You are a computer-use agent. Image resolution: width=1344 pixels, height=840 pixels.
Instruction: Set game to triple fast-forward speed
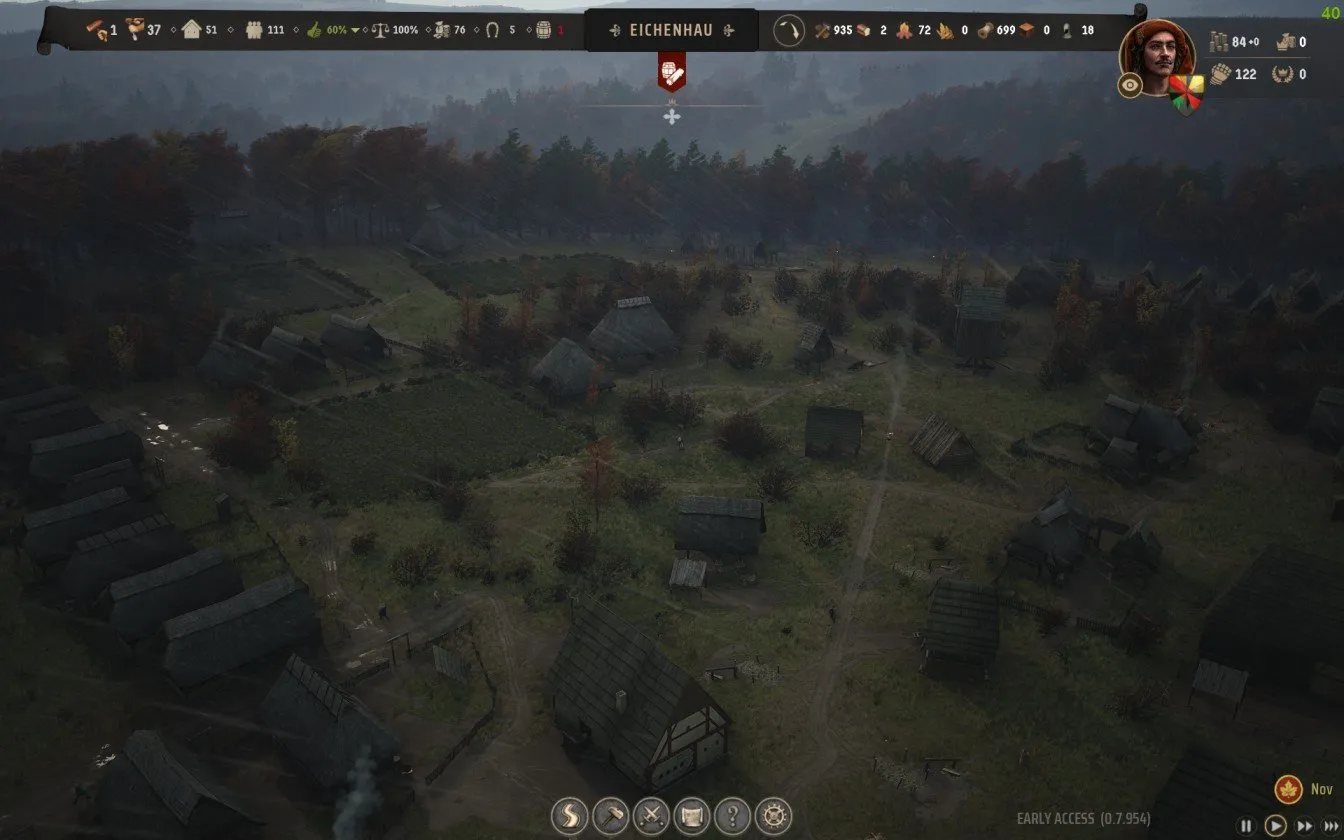(x=1331, y=826)
